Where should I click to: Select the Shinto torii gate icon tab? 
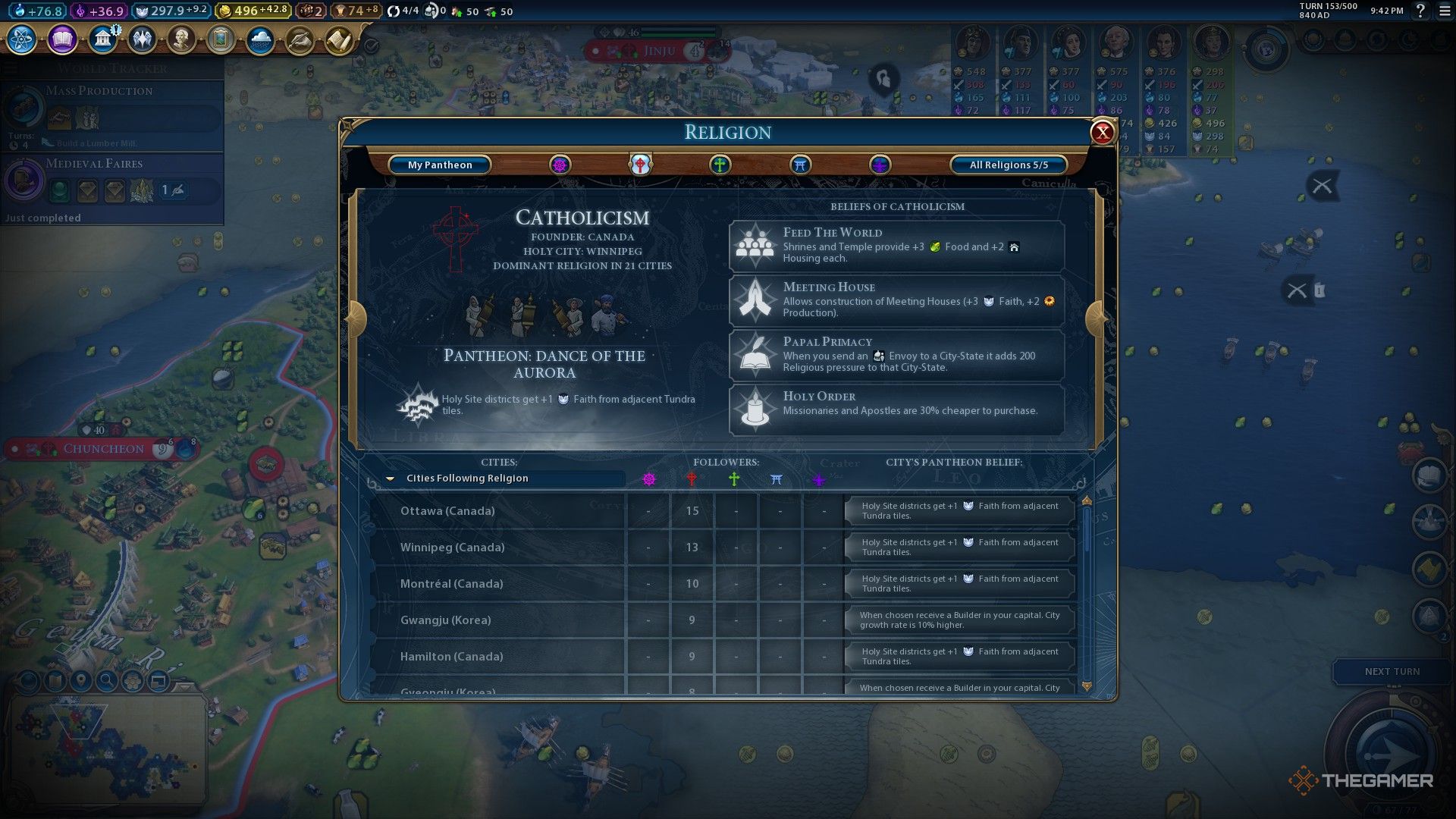799,165
